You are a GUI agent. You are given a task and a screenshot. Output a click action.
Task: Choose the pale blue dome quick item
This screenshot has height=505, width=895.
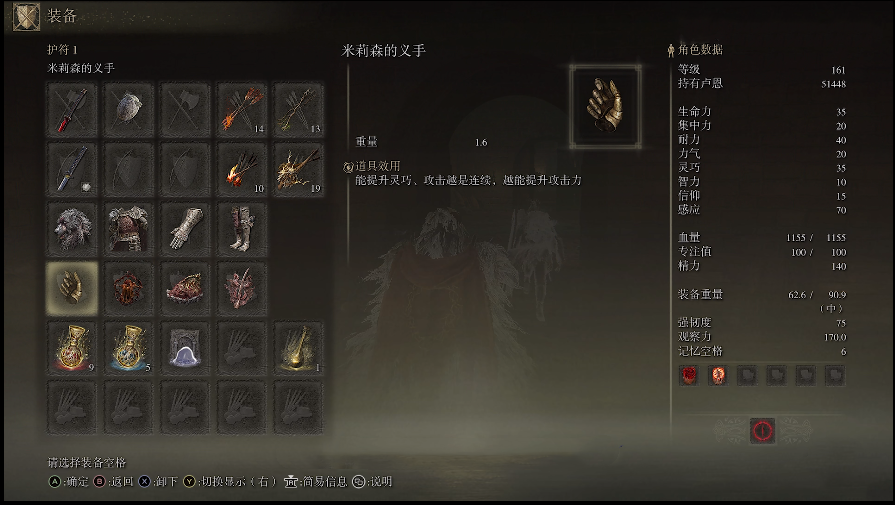click(185, 348)
